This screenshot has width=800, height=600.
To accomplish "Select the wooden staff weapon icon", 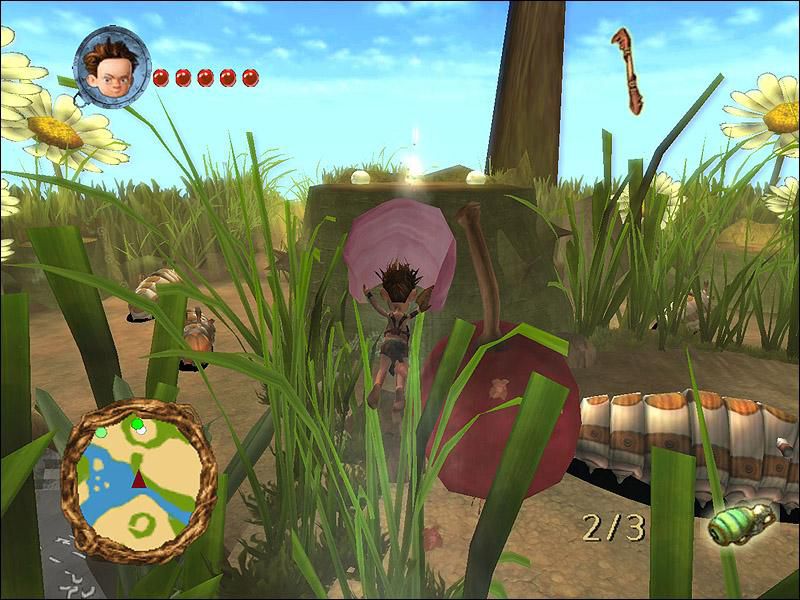I will point(628,68).
